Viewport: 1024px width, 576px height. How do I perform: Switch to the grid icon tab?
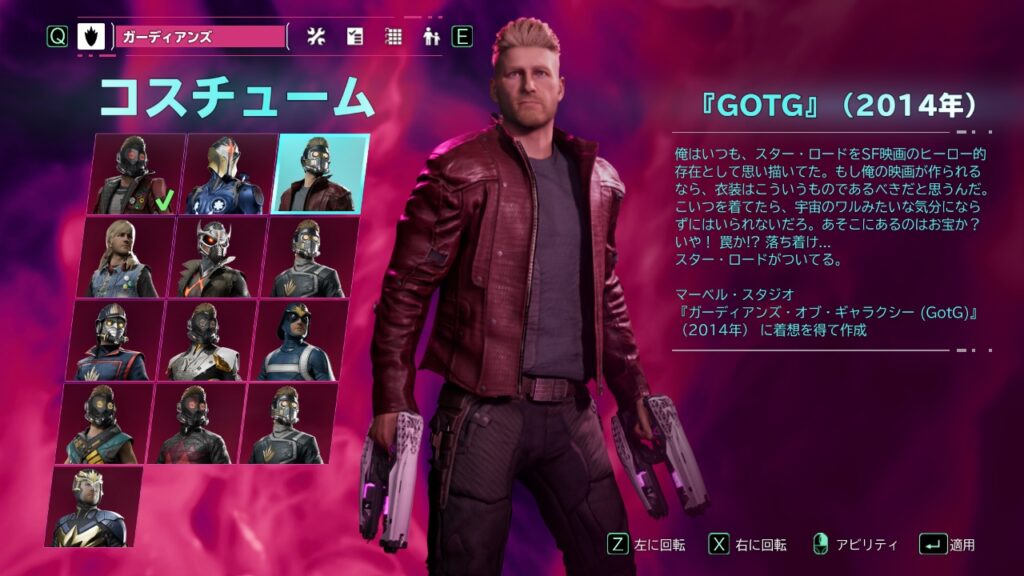[x=394, y=37]
